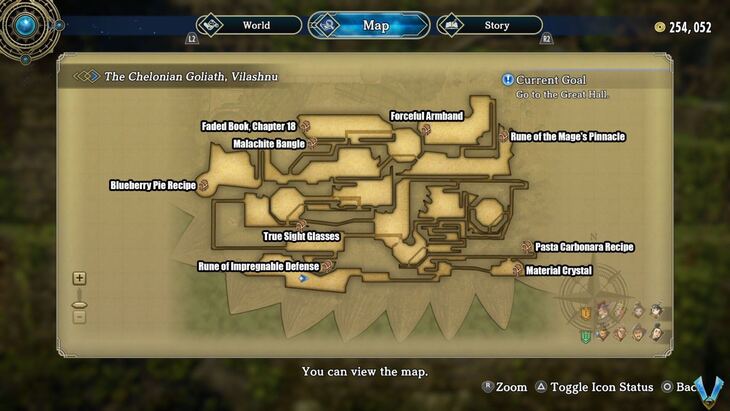Select the Malachite Bangle treasure marker
The height and width of the screenshot is (411, 730).
(x=313, y=144)
